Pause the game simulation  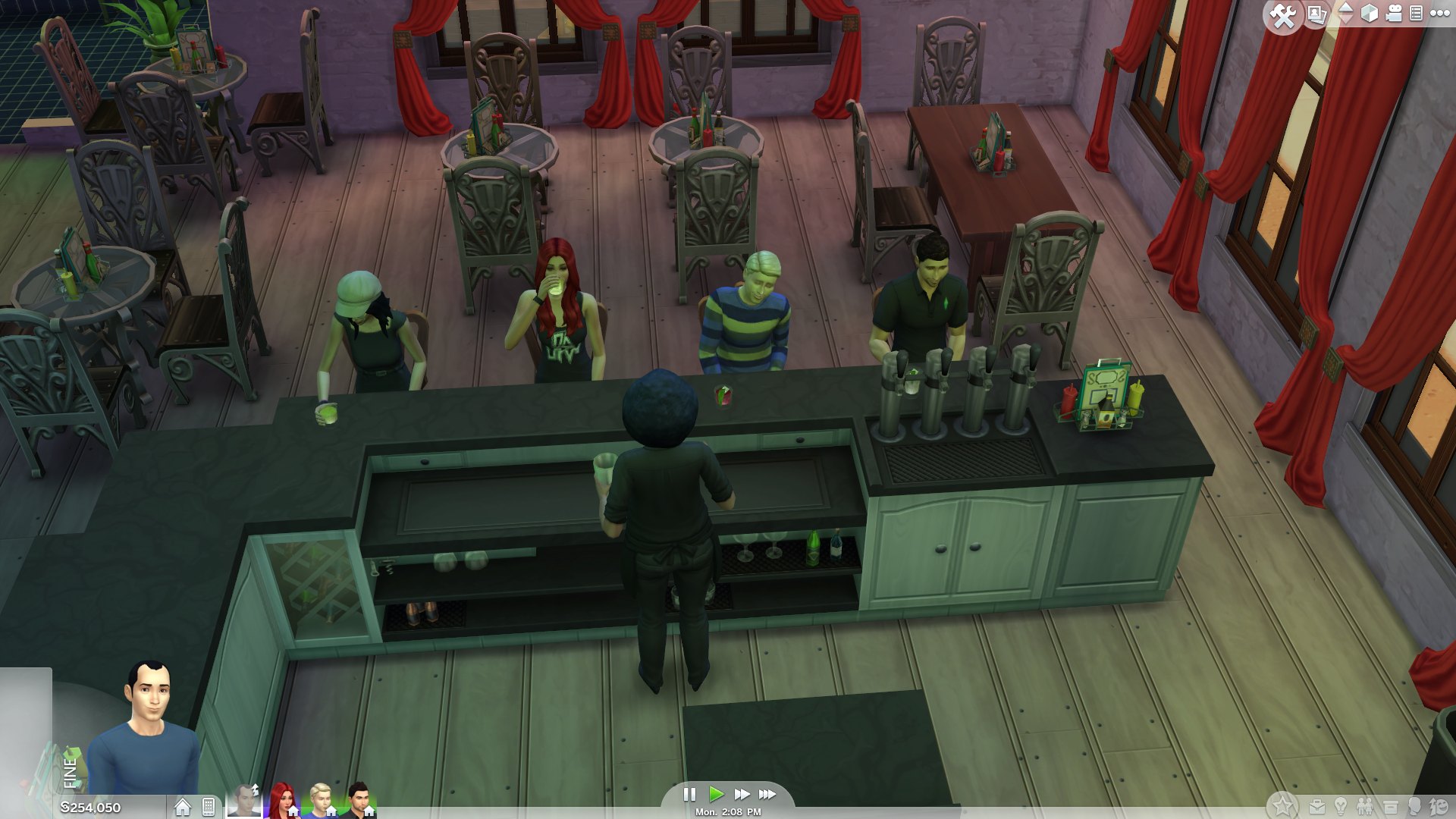(690, 795)
